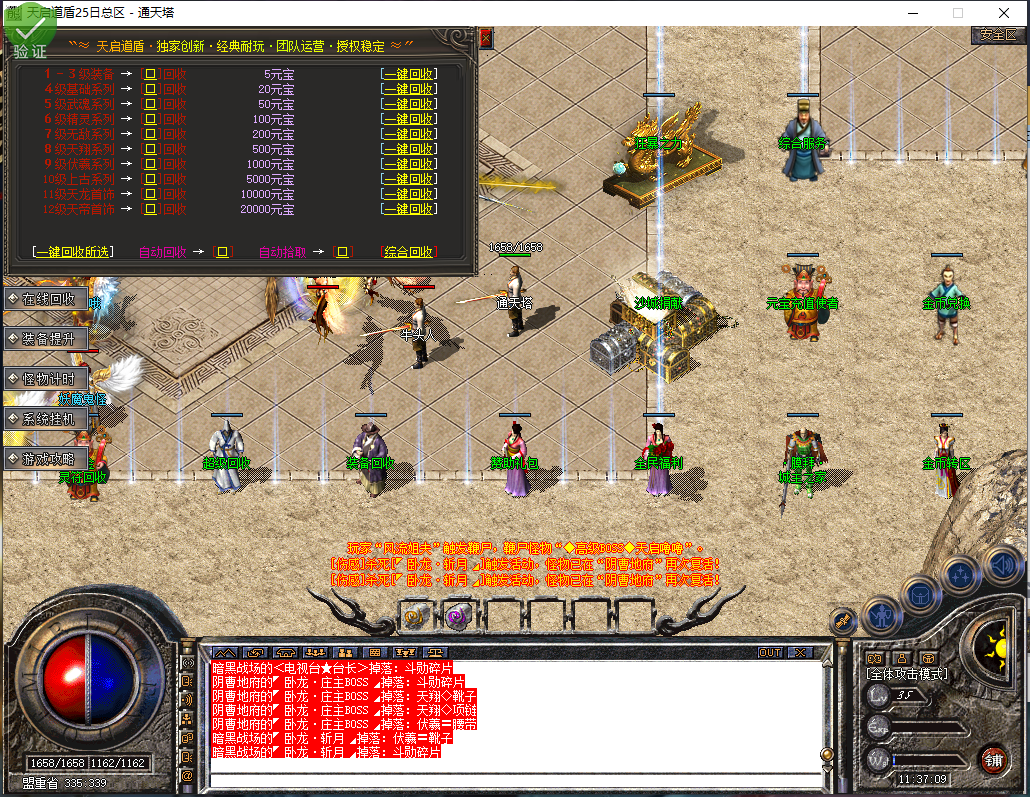Toggle the 自动拾取 checkbox

(x=343, y=252)
